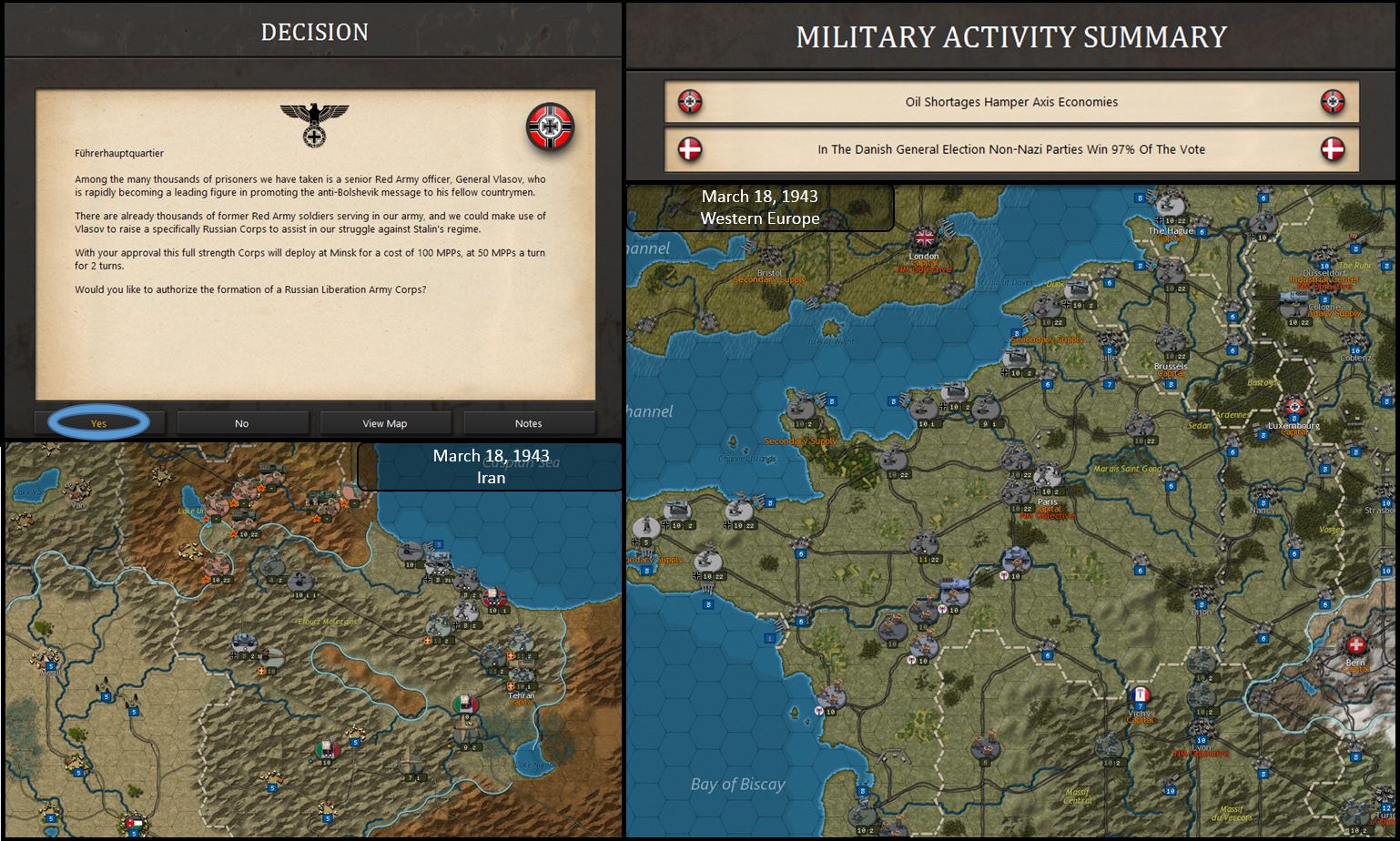The width and height of the screenshot is (1400, 841).
Task: Decline the decision with No
Action: [x=241, y=423]
